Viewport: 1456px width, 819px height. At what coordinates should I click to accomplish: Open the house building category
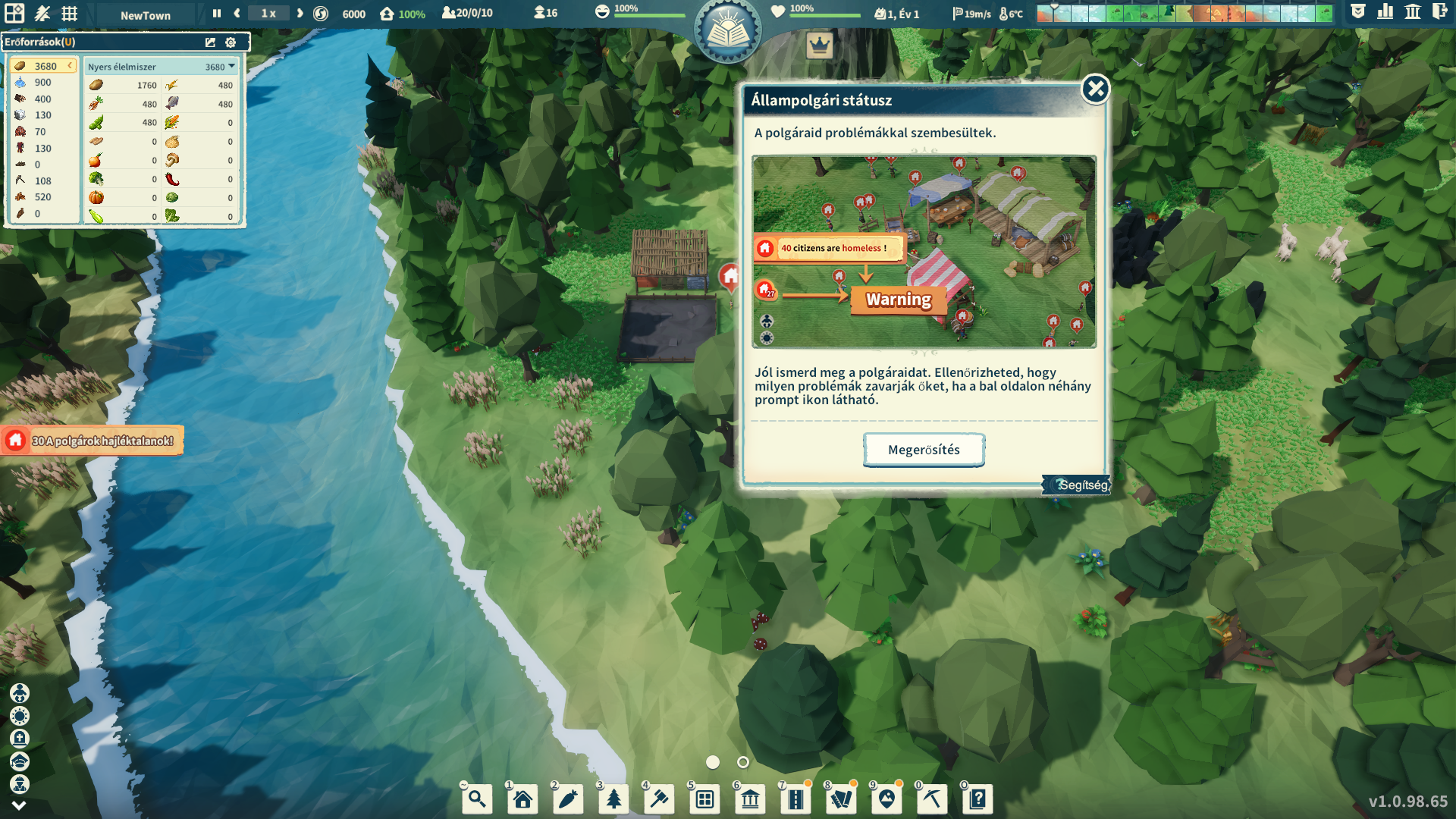click(522, 799)
